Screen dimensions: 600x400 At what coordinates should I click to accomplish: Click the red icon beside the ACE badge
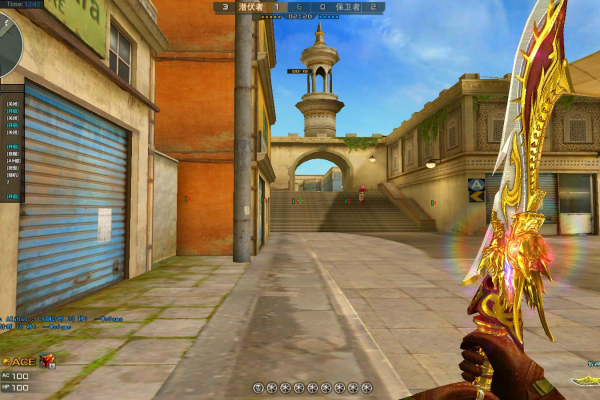coord(47,360)
